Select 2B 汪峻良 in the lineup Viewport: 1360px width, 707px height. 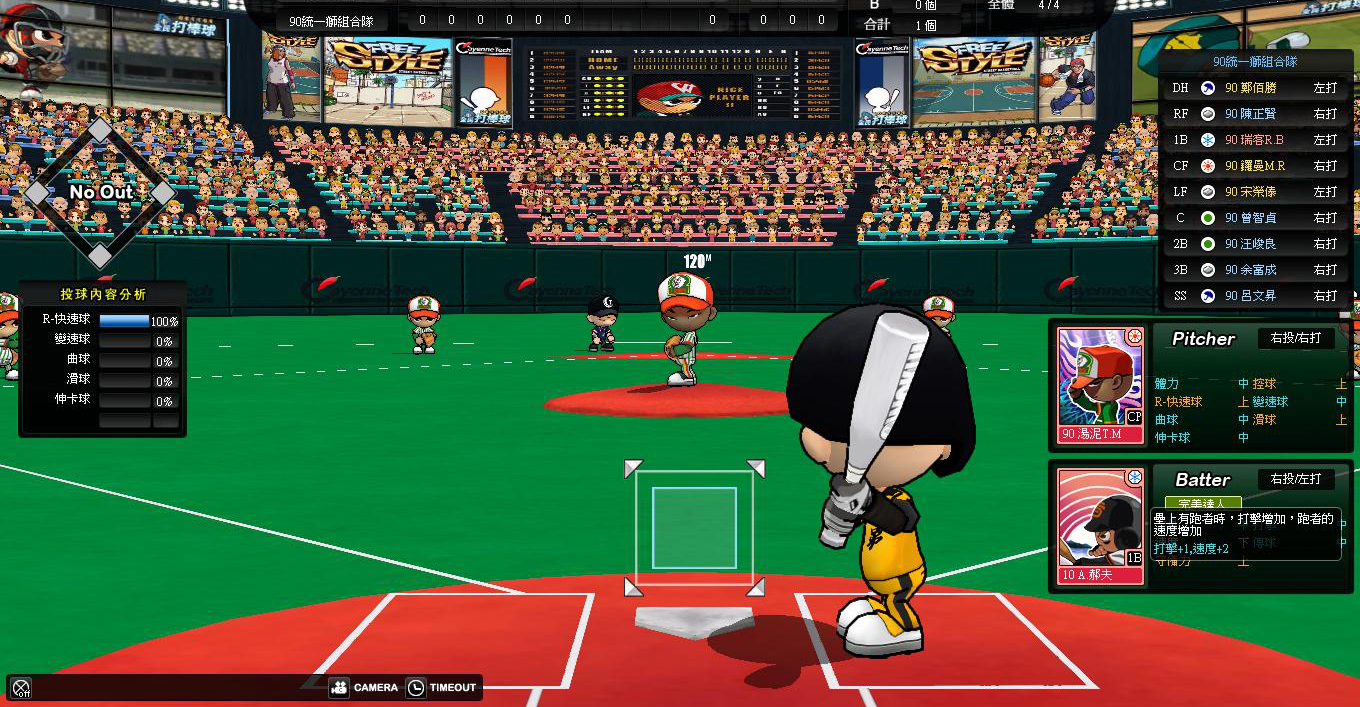(1256, 244)
